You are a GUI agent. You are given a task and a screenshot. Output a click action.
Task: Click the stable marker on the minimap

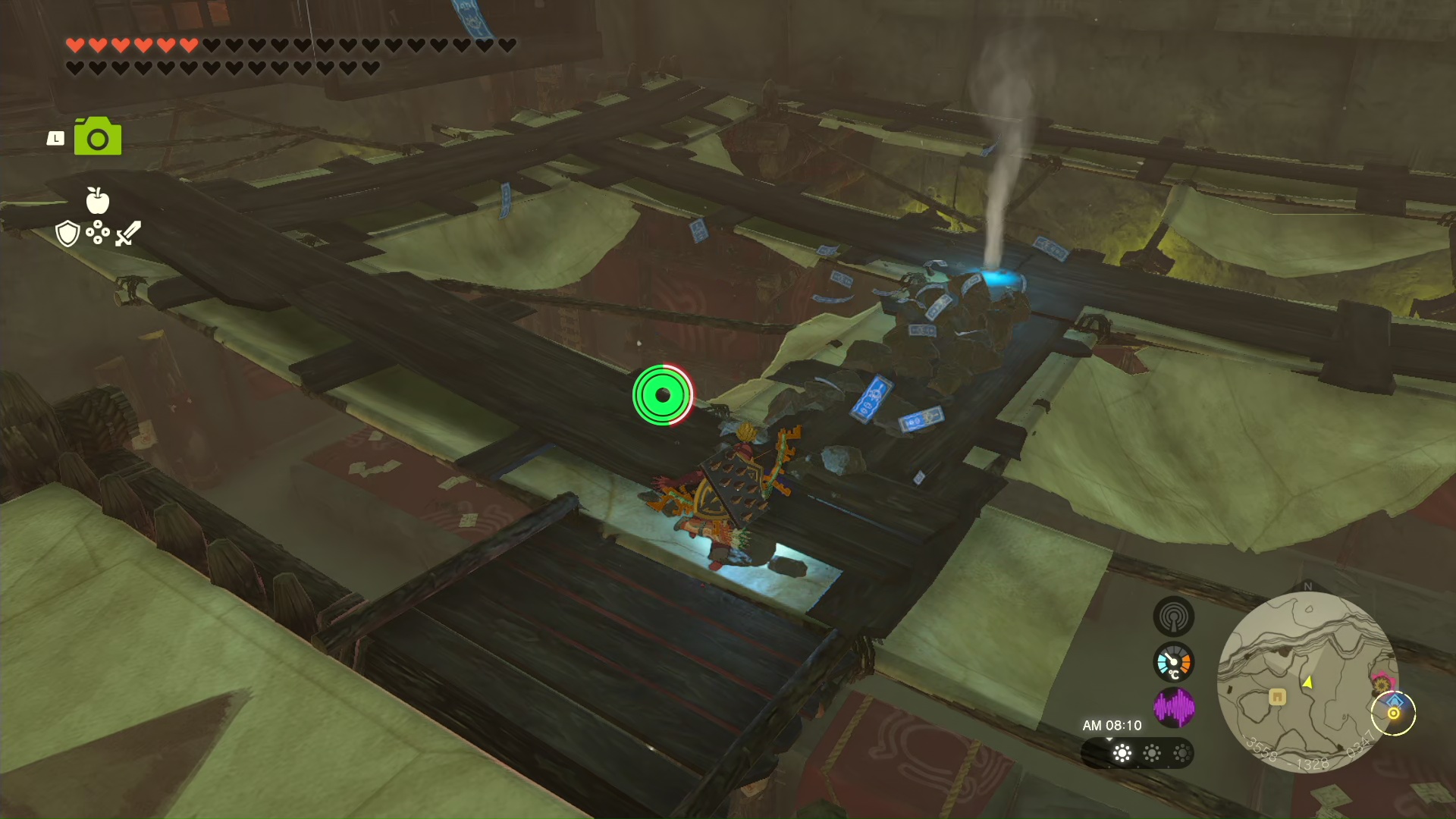coord(1277,696)
